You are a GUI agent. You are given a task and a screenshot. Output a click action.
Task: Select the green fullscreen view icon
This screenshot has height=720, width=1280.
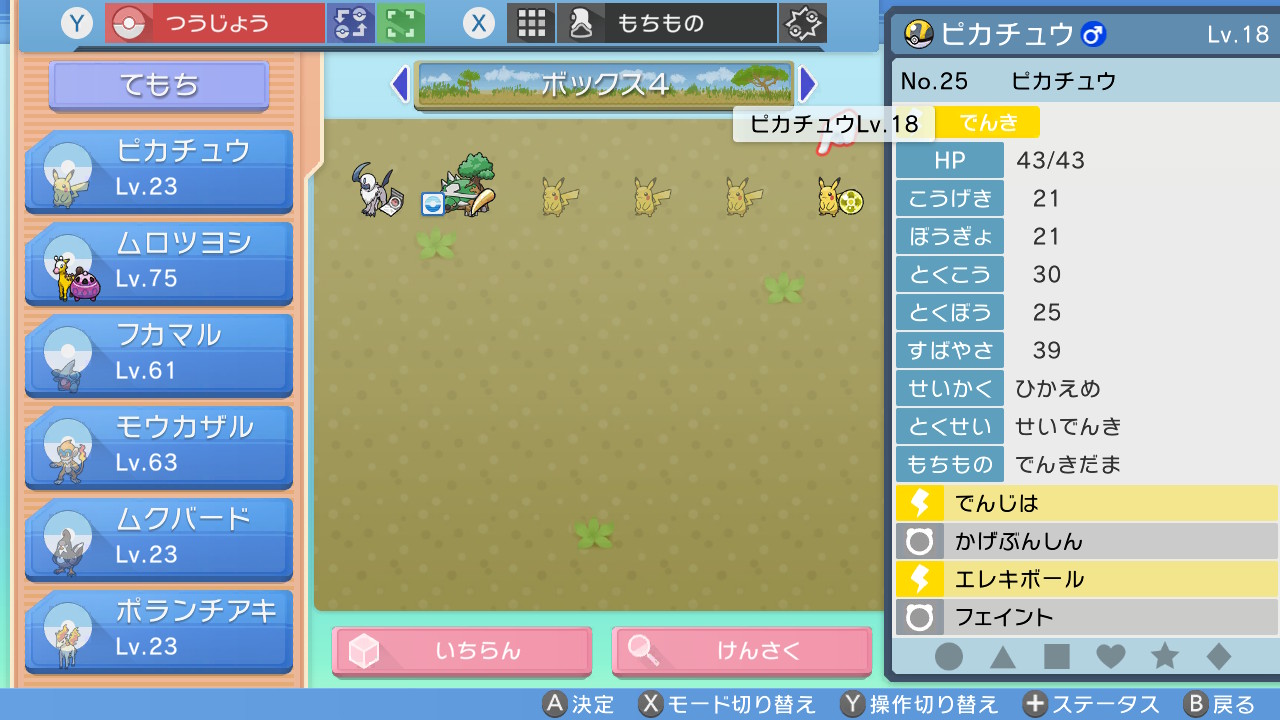click(399, 22)
